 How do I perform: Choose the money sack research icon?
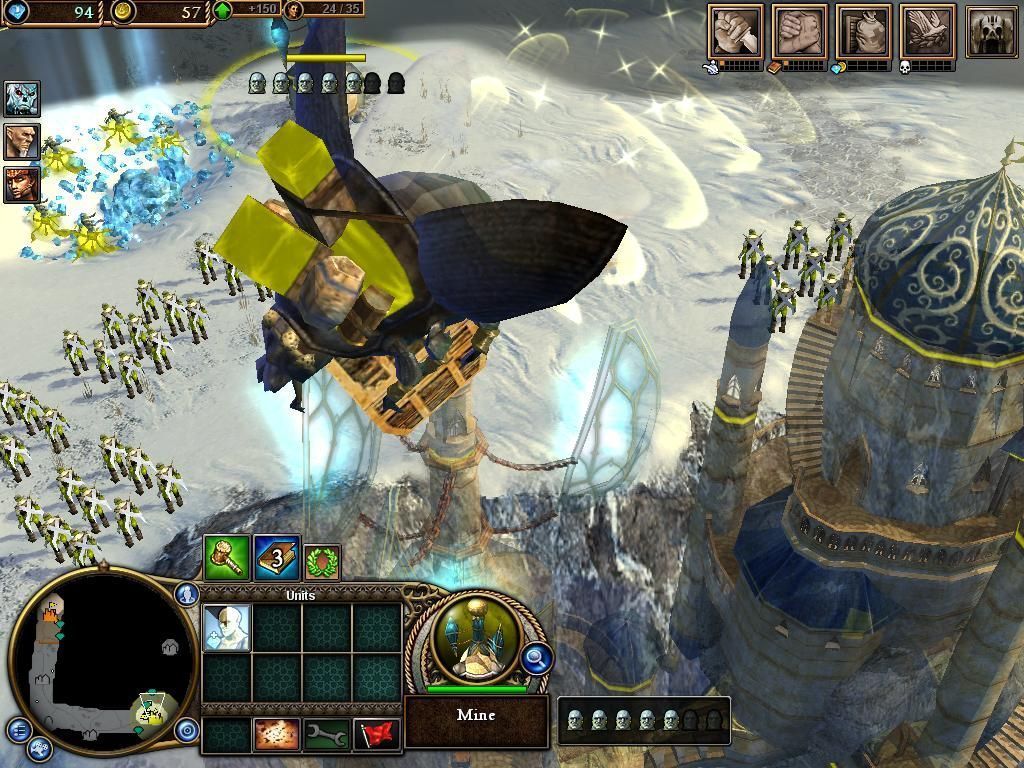[863, 32]
